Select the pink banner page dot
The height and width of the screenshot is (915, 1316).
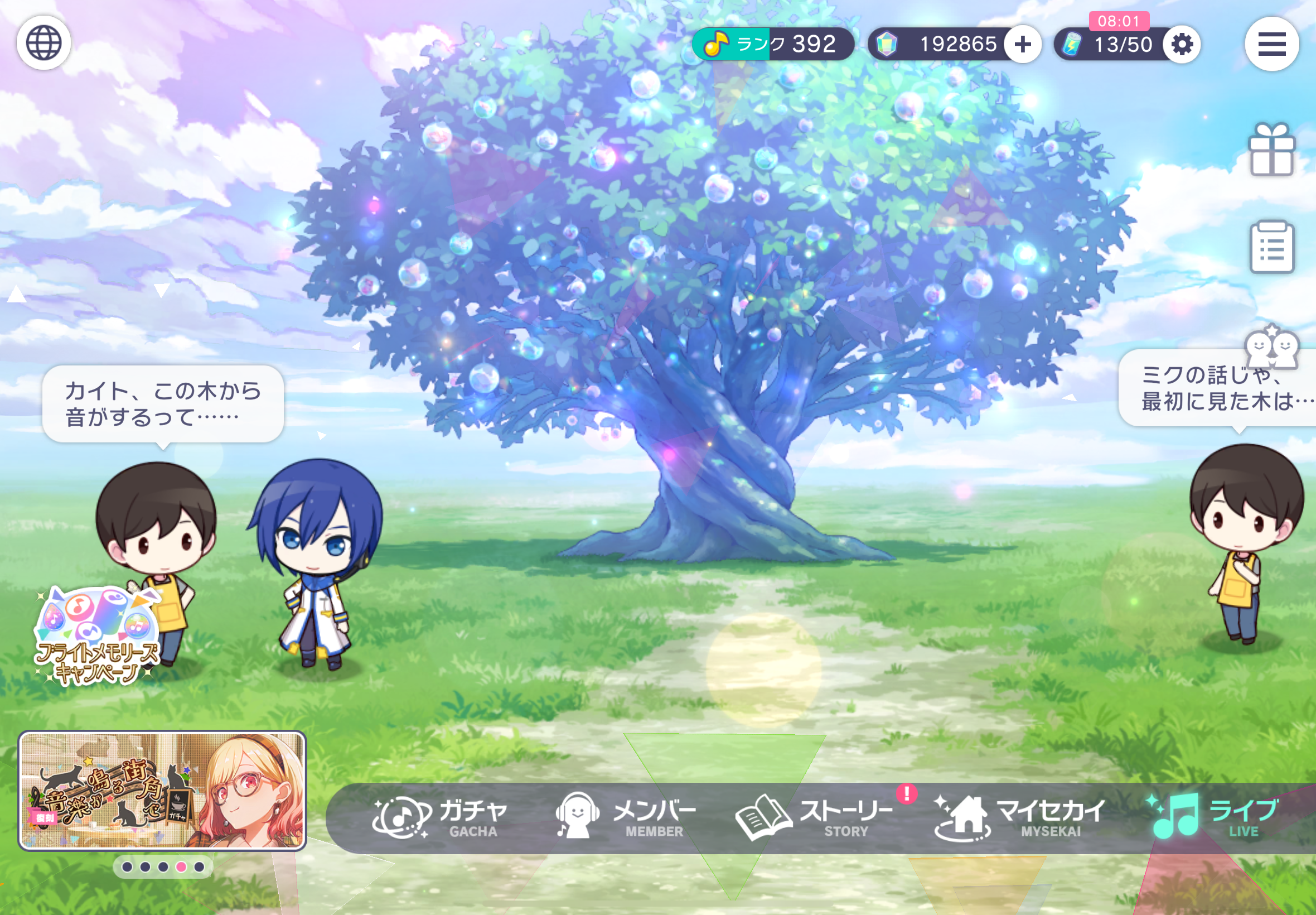point(181,867)
